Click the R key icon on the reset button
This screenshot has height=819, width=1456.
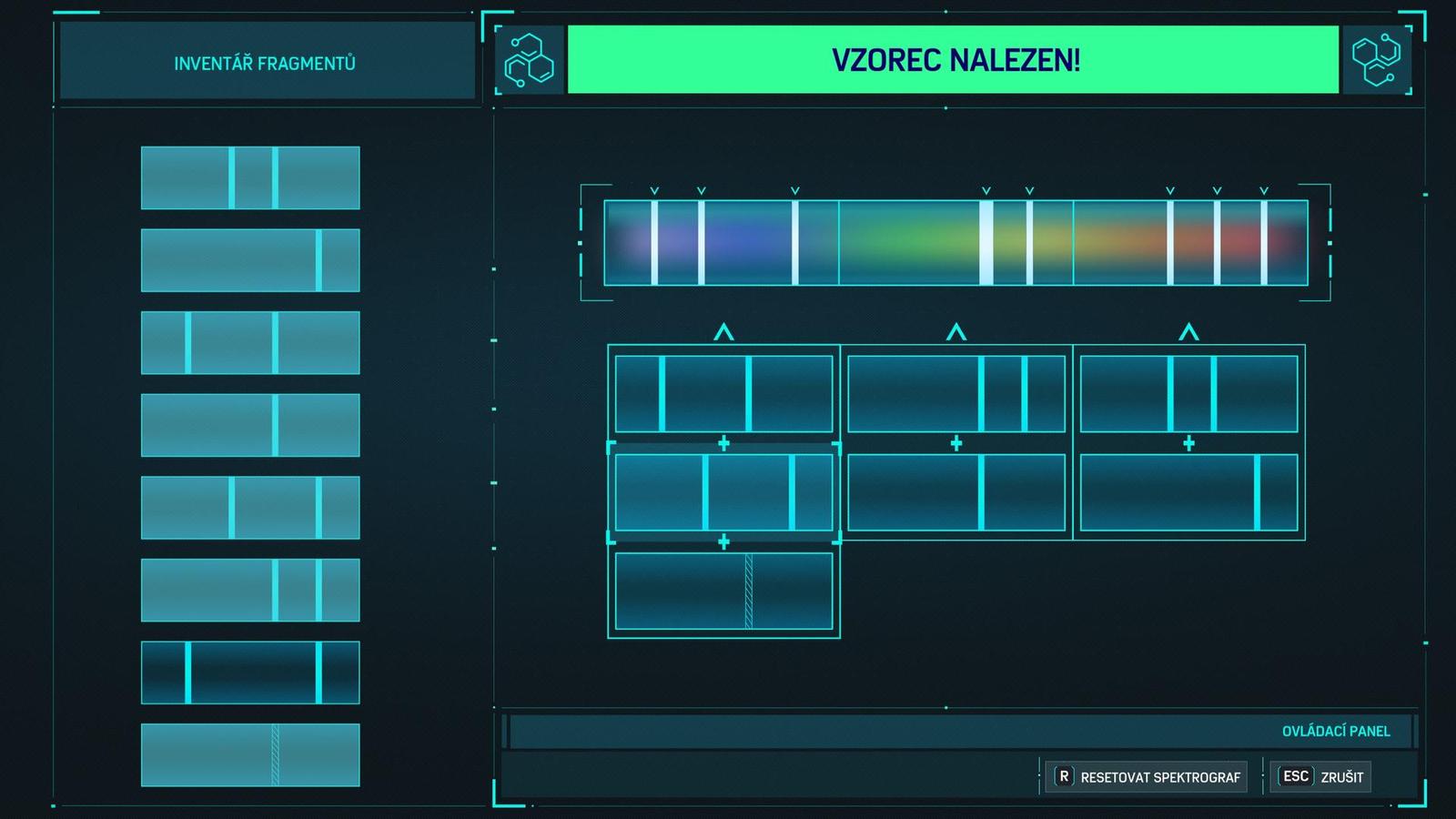[1063, 777]
